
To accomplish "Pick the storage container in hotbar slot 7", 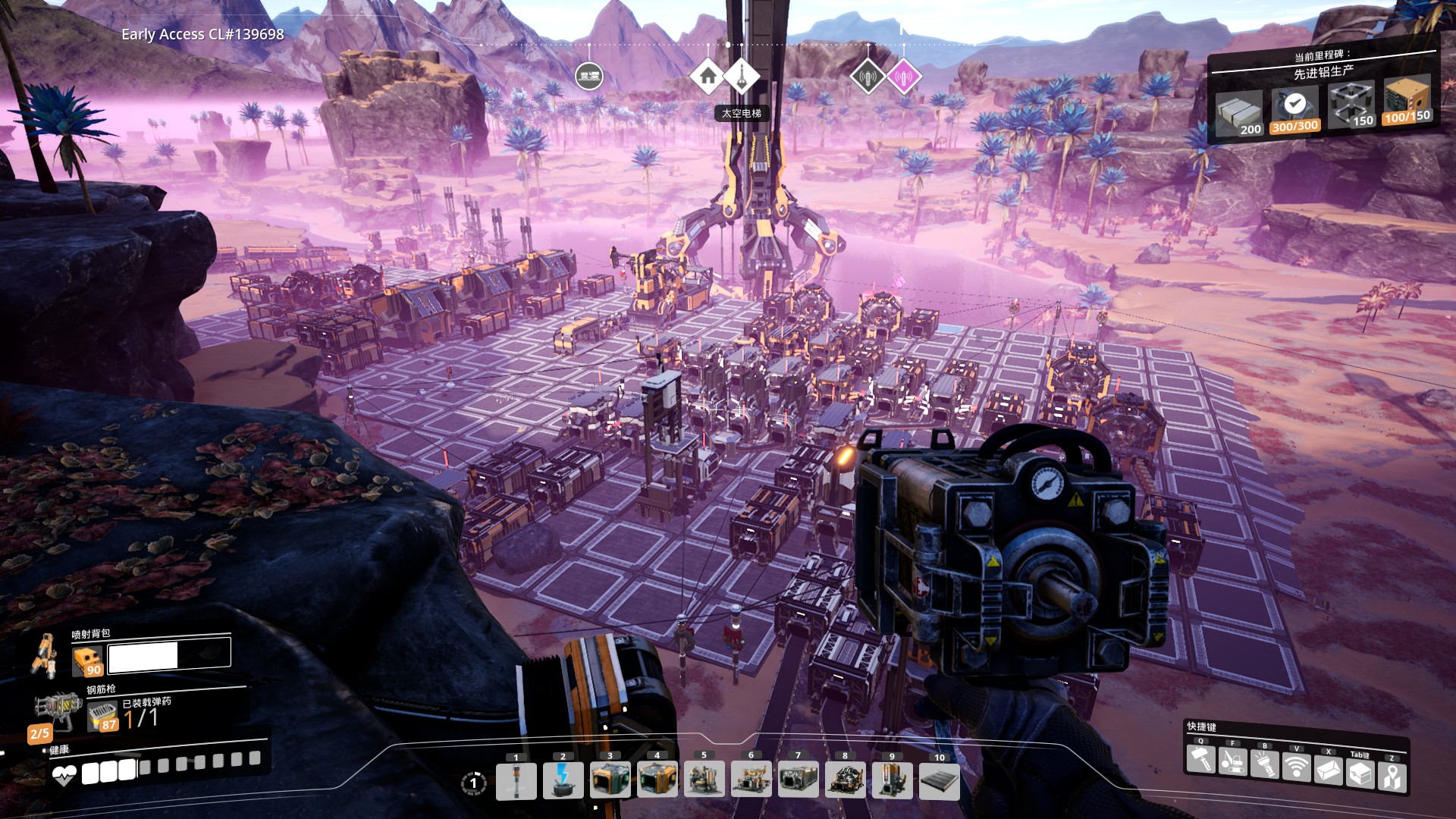I will click(x=799, y=780).
